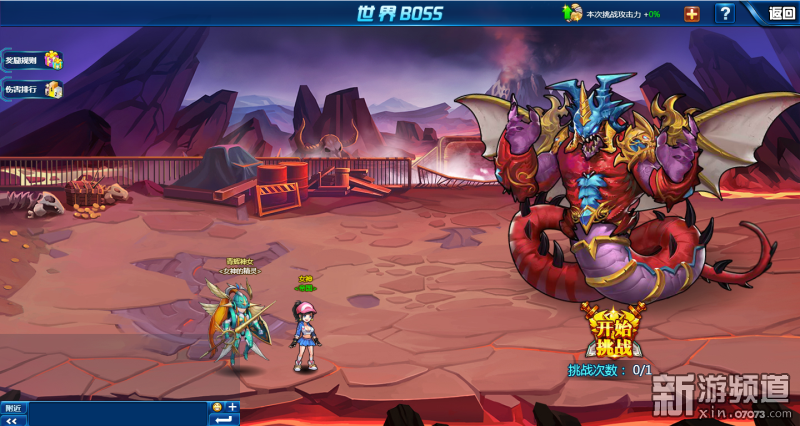This screenshot has width=800, height=426.
Task: Add attack power with the orange plus button
Action: point(691,13)
